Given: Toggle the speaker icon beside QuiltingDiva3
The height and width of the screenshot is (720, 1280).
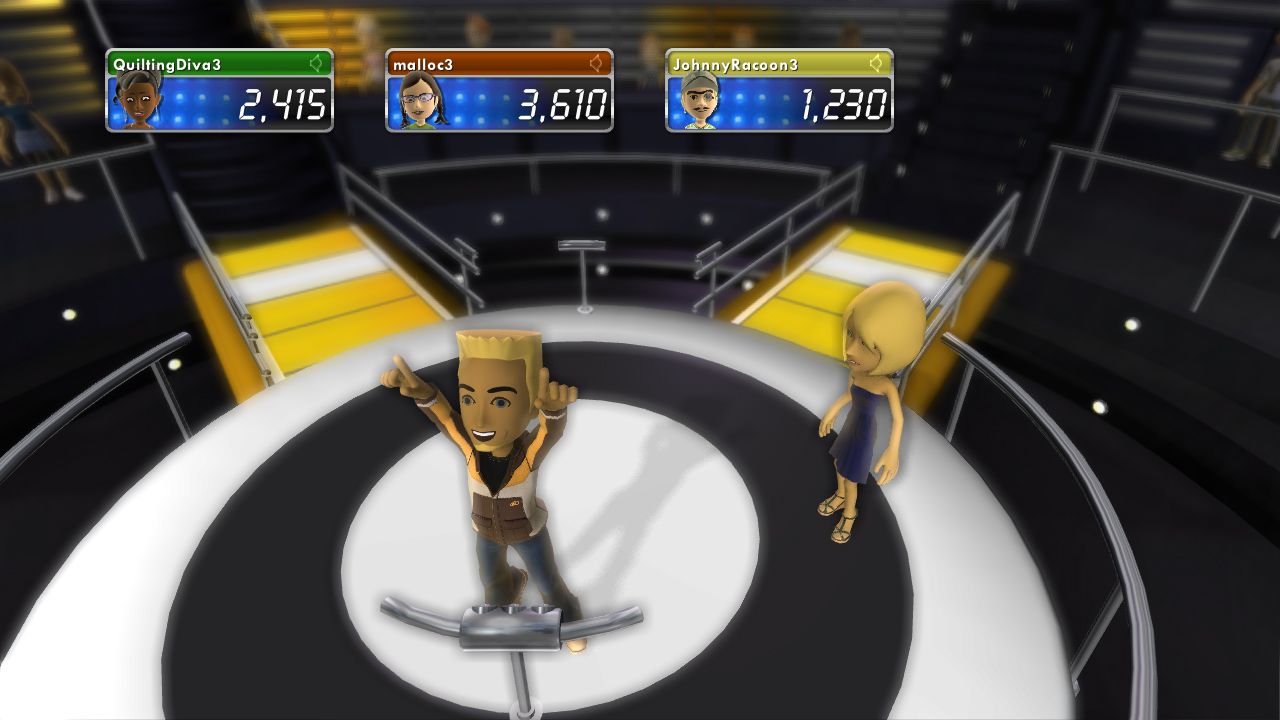Looking at the screenshot, I should tap(317, 64).
